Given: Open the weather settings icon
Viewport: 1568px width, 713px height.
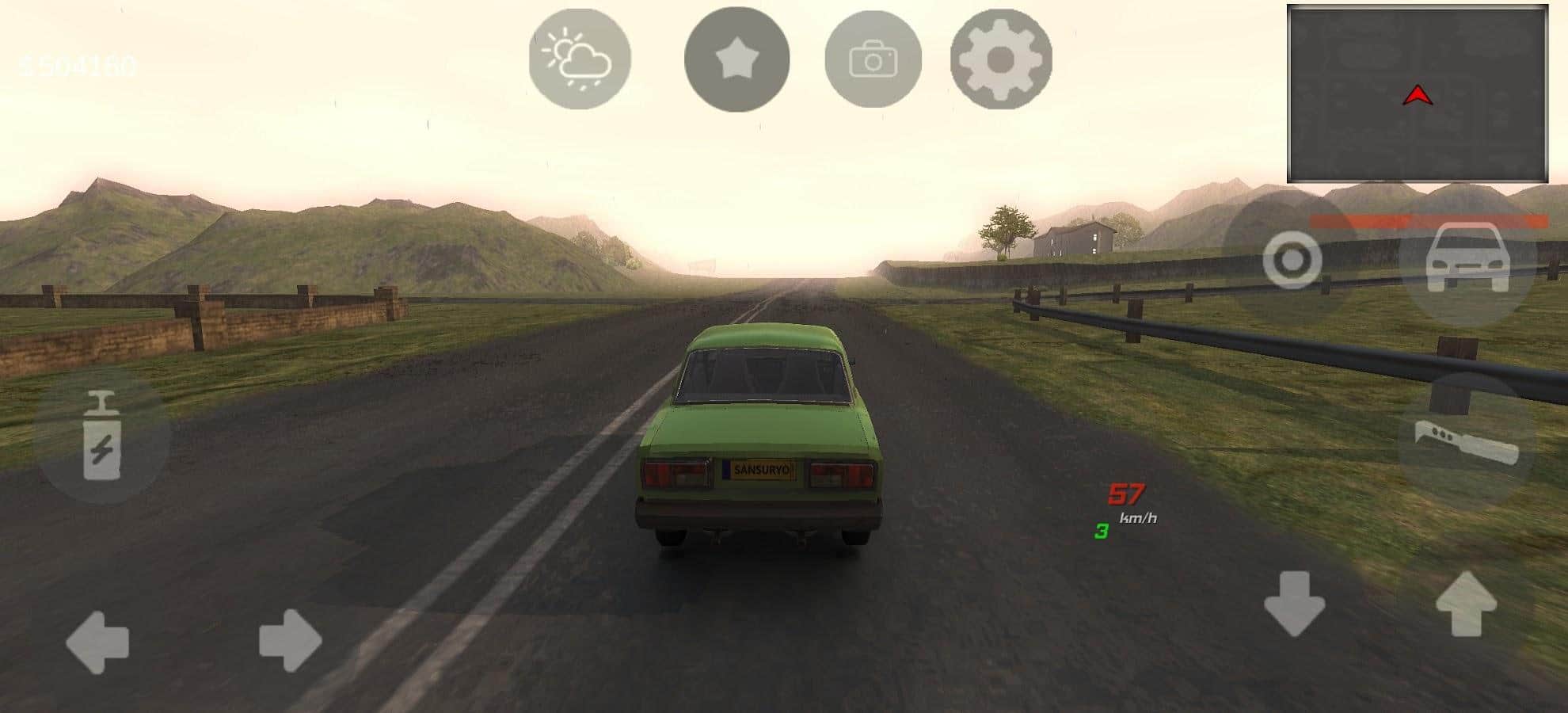Looking at the screenshot, I should pyautogui.click(x=580, y=59).
